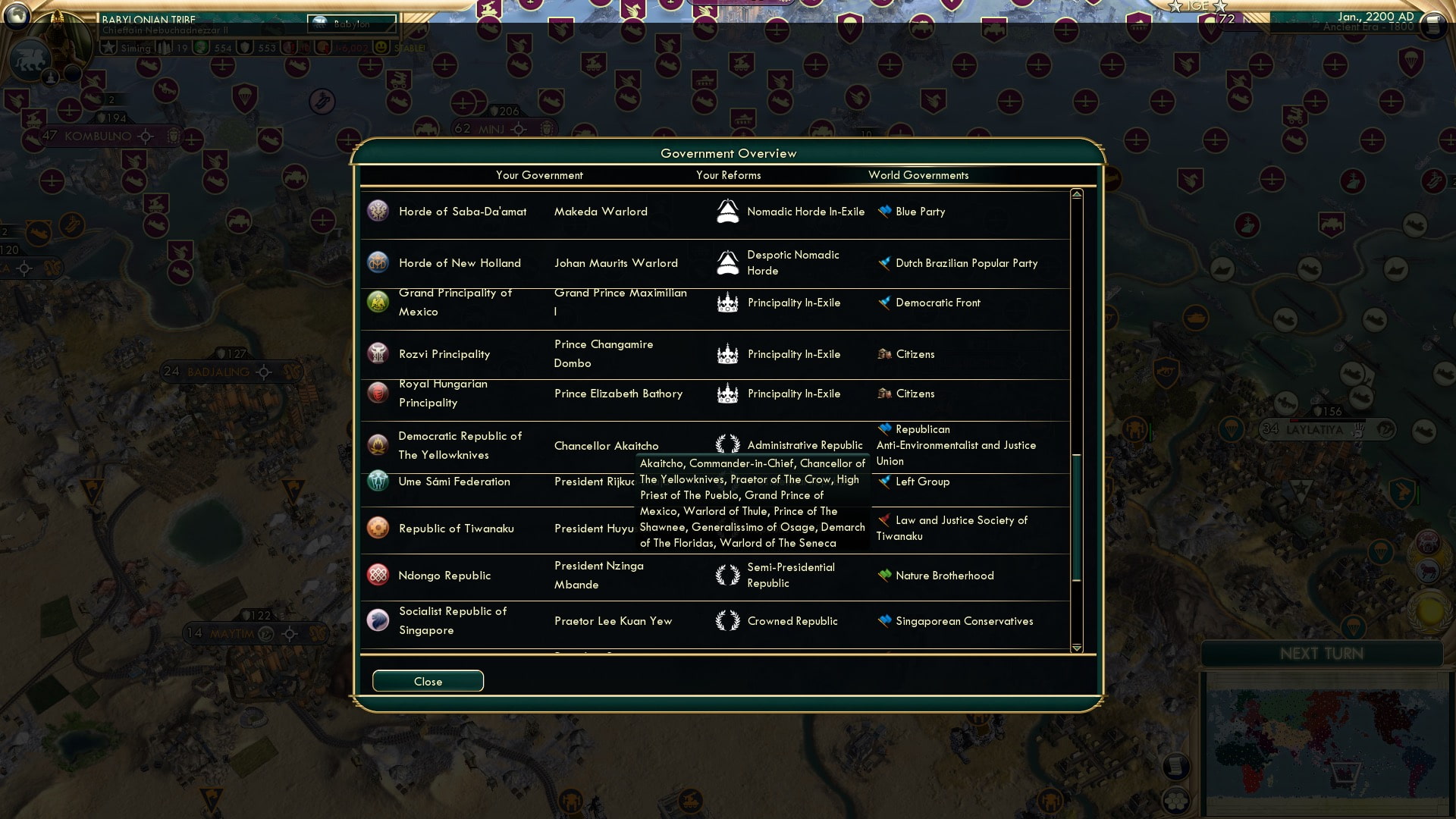Click the Horde of Saba-Da'amat emblem icon
1456x819 pixels.
point(377,212)
